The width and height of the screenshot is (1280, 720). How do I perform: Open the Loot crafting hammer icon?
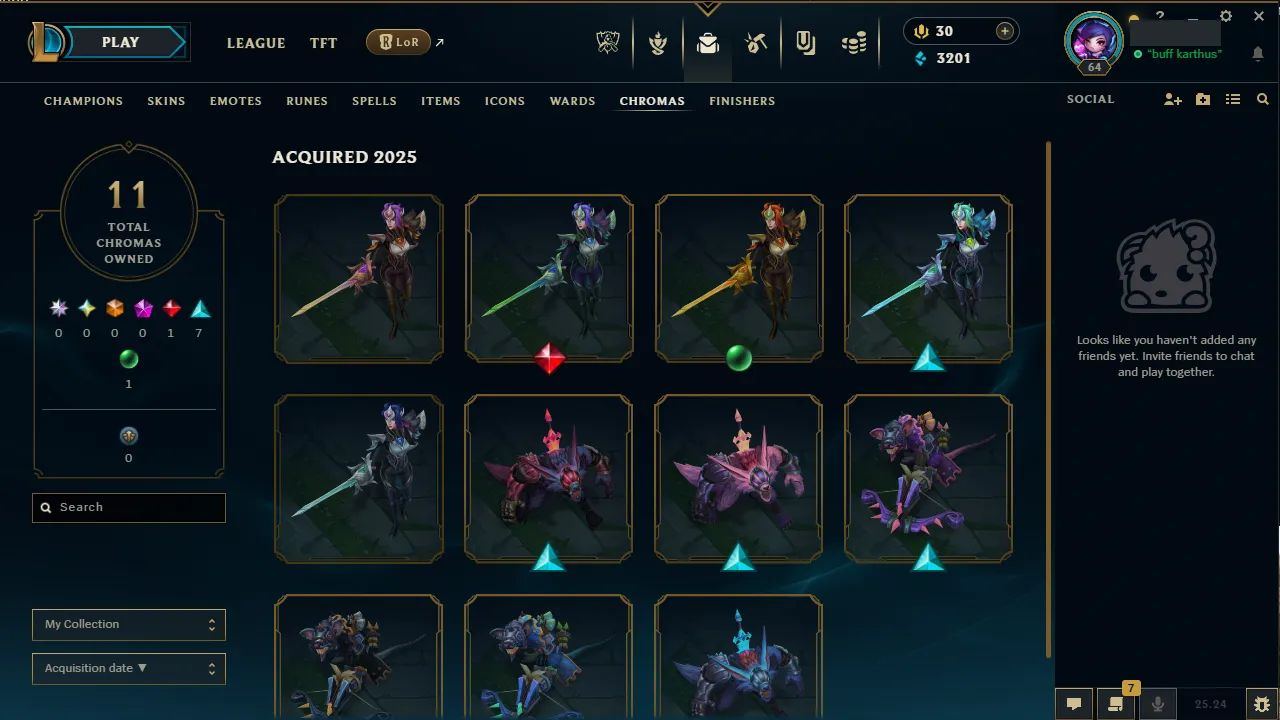point(757,42)
